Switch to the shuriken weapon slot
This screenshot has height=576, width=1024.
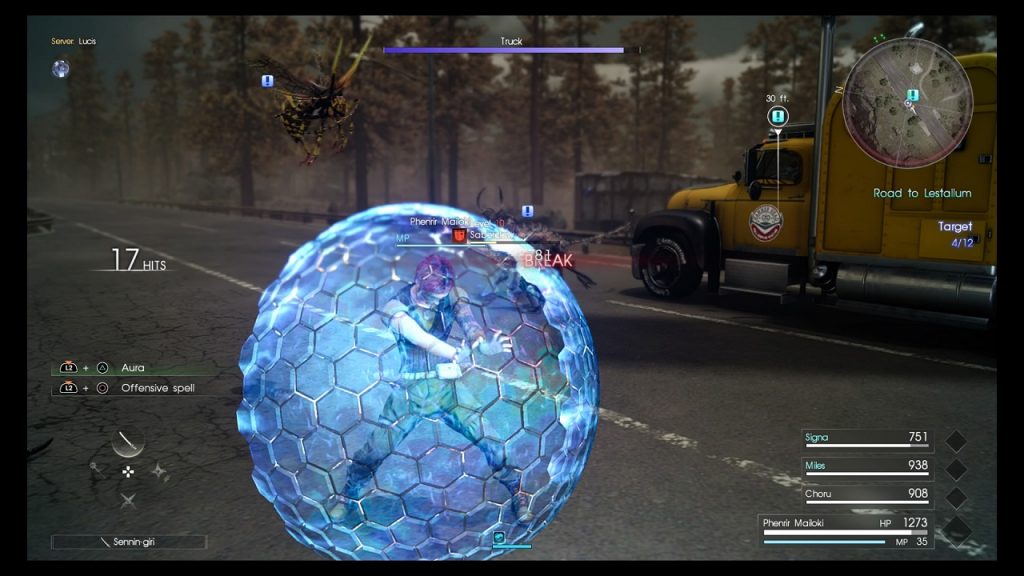(160, 471)
